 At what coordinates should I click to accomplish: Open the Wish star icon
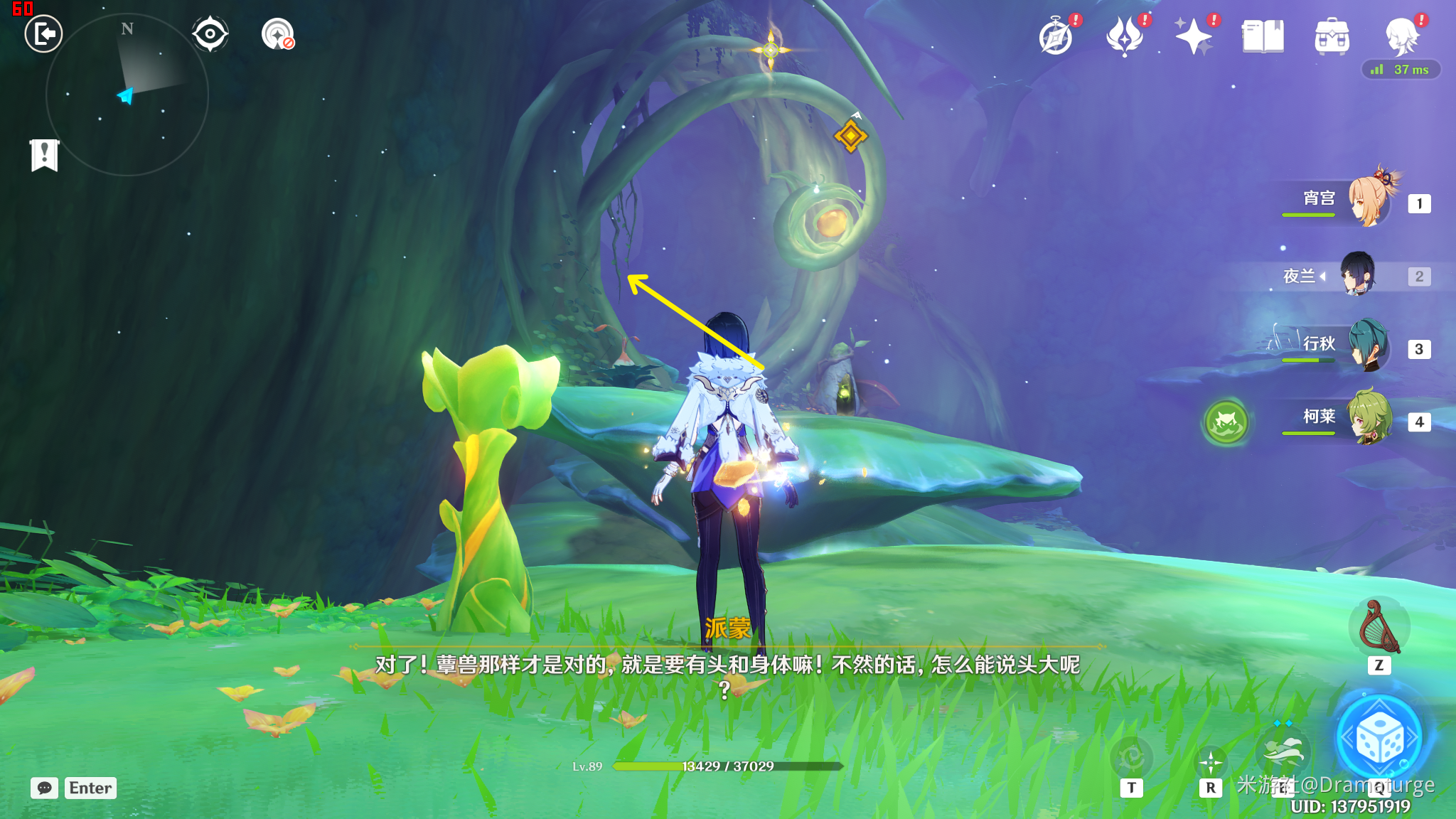[1194, 37]
